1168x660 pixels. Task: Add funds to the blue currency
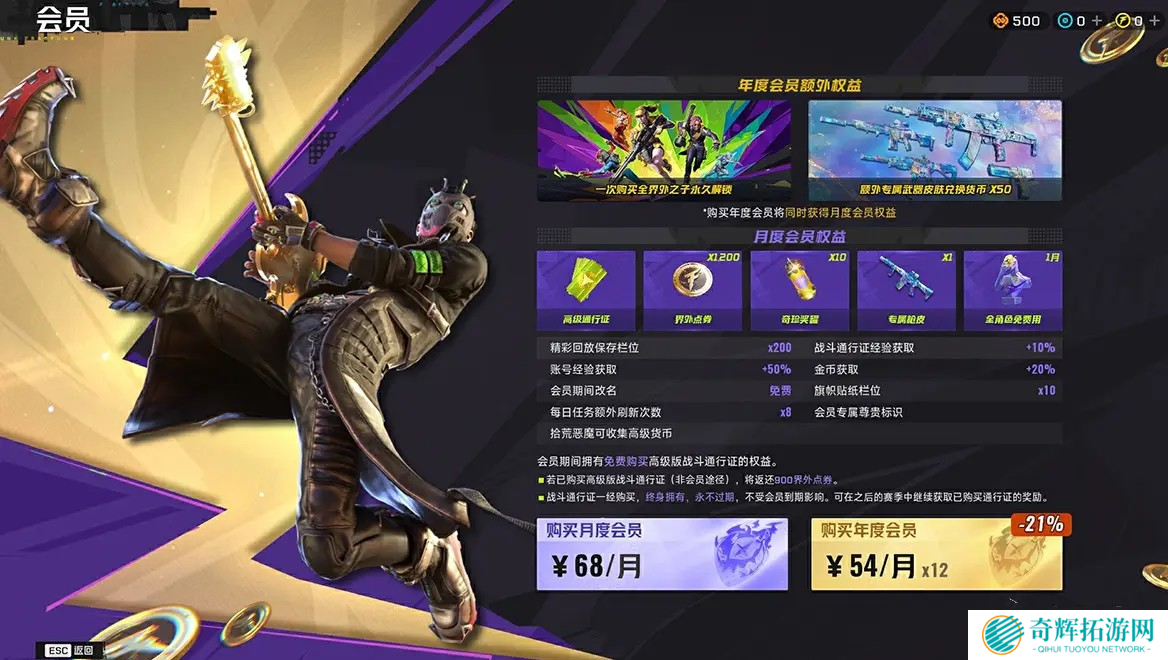pos(1097,21)
